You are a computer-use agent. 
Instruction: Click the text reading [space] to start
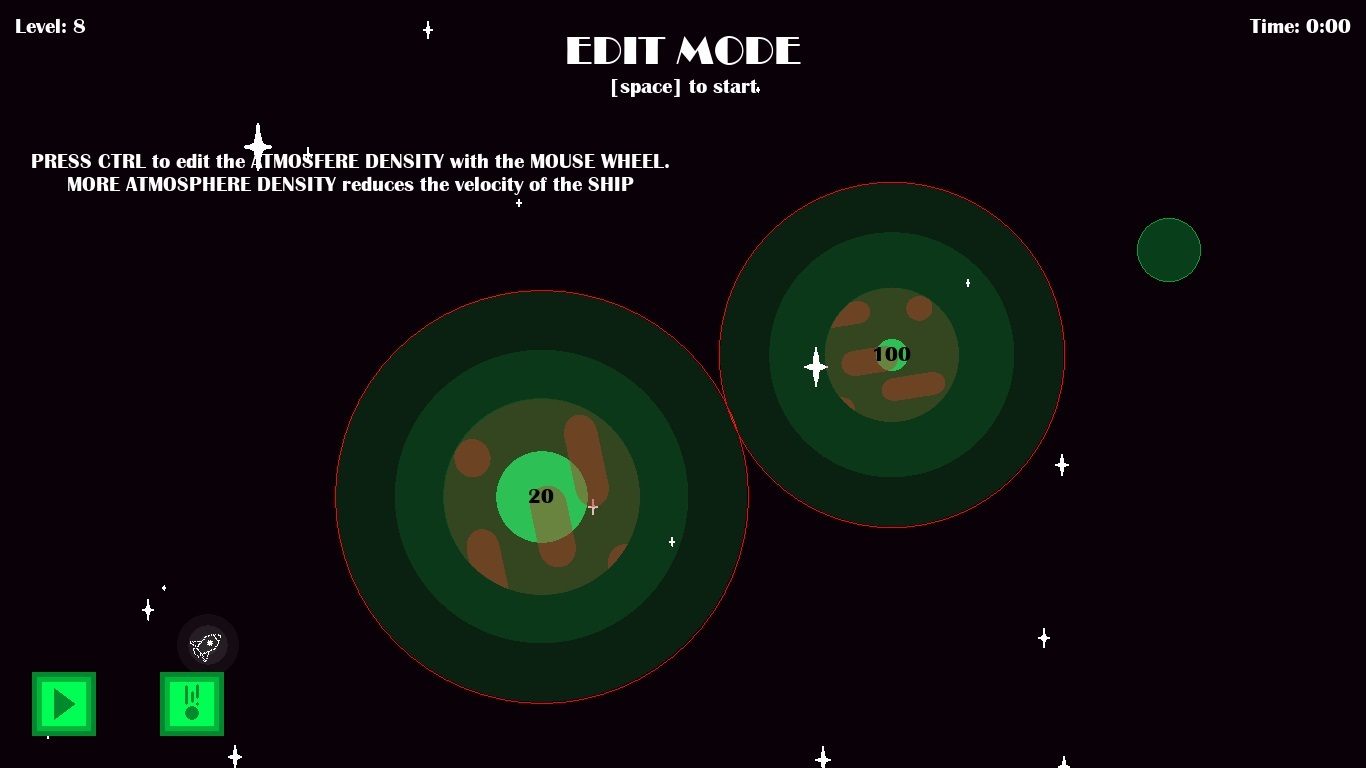684,87
